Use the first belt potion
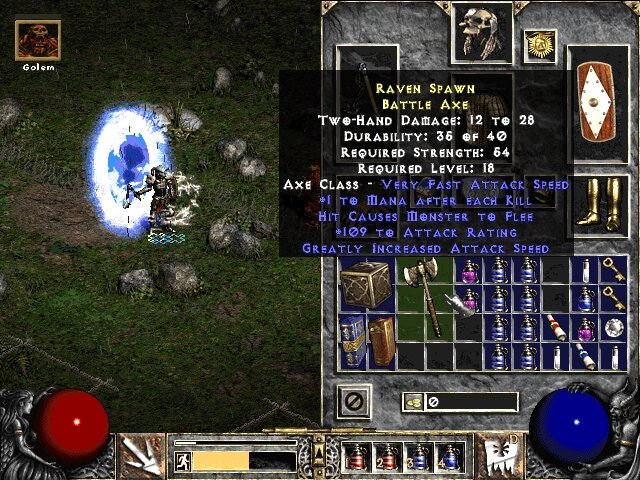This screenshot has width=640, height=480. coord(357,457)
